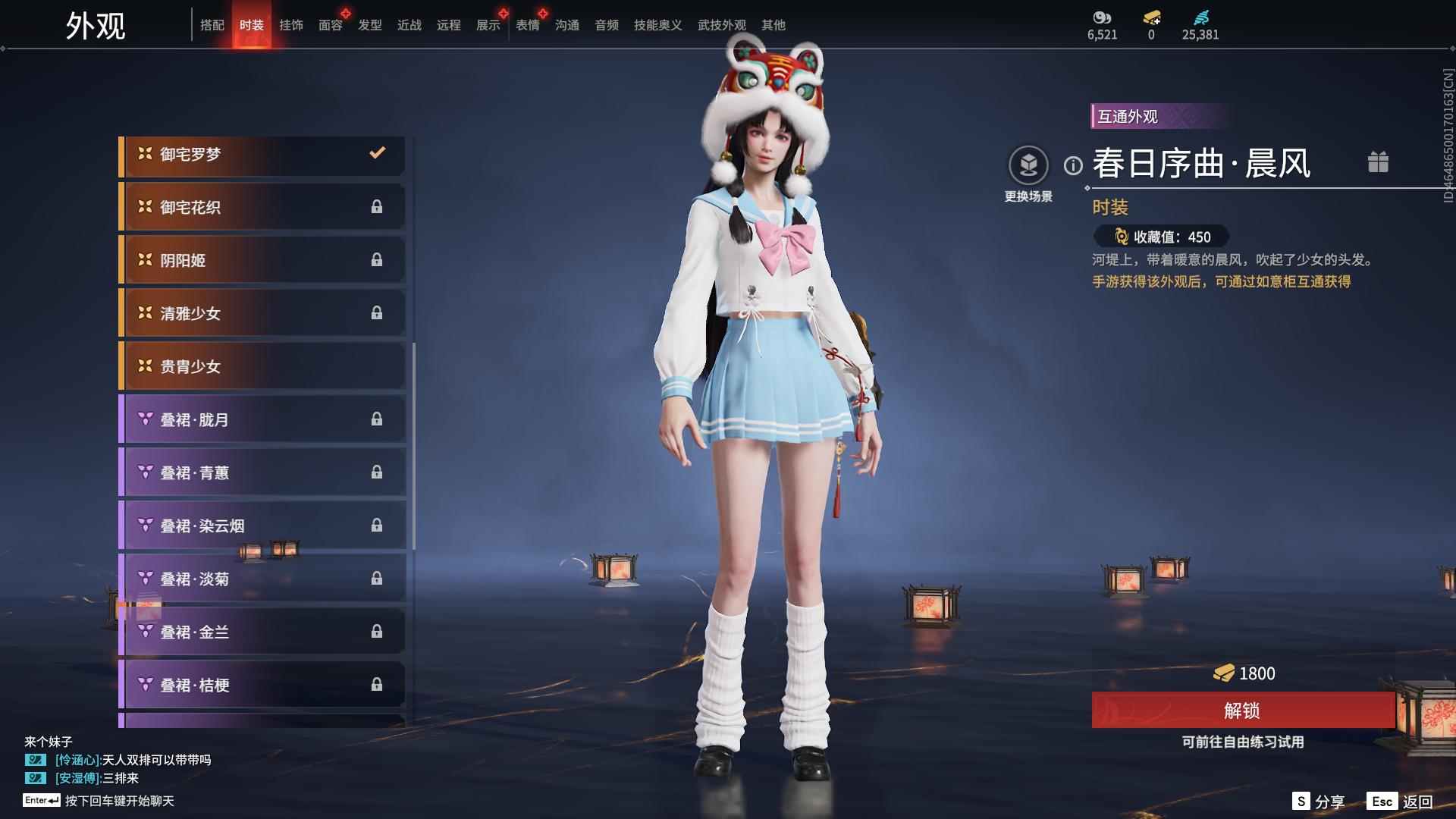This screenshot has height=819, width=1456.
Task: Open the 其他 category at menu end
Action: tap(773, 25)
